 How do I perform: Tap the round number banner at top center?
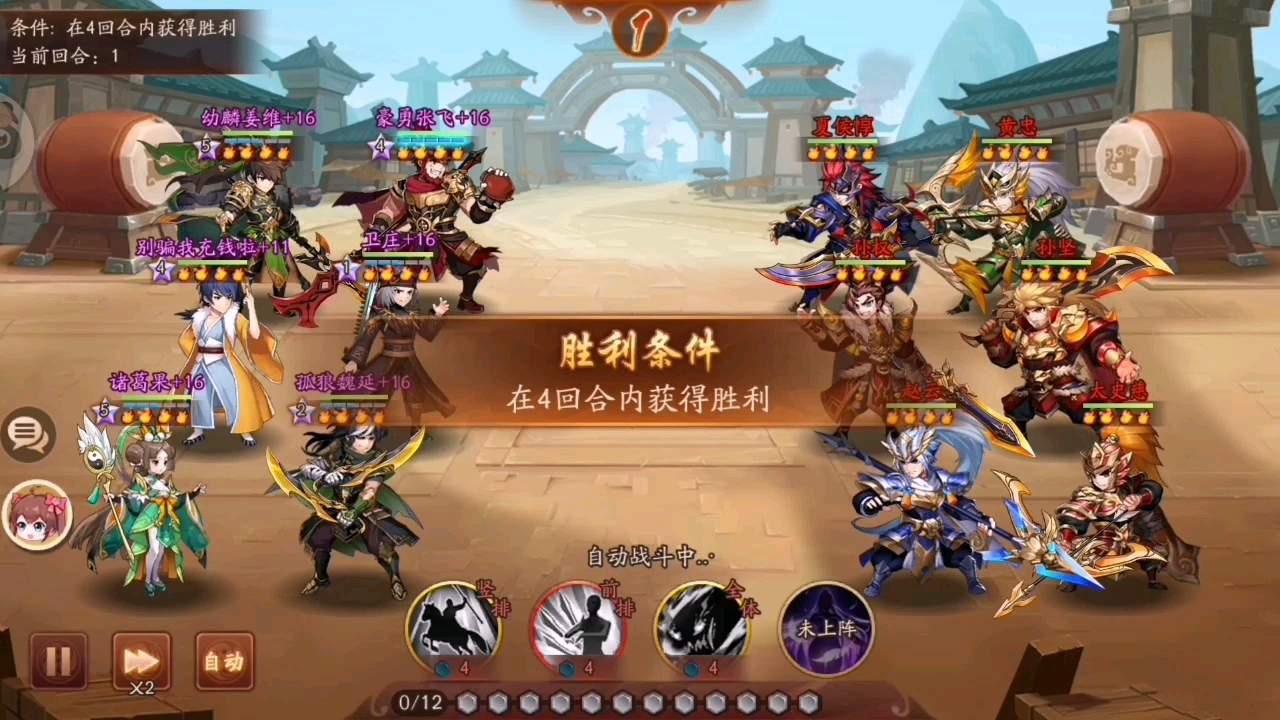pyautogui.click(x=640, y=30)
